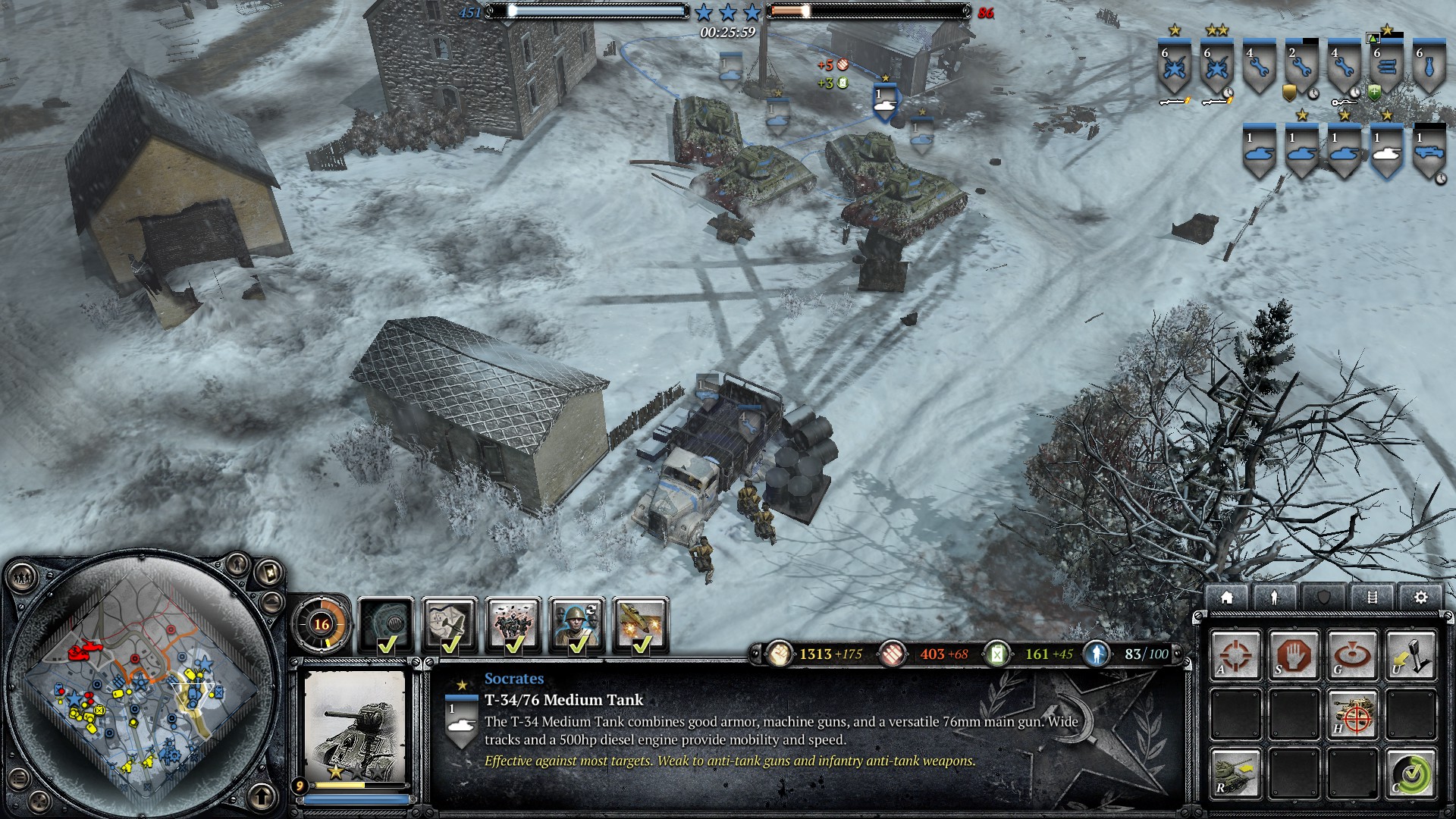Screen dimensions: 1456x819
Task: Click the green checkmark Capture ability
Action: (1411, 773)
